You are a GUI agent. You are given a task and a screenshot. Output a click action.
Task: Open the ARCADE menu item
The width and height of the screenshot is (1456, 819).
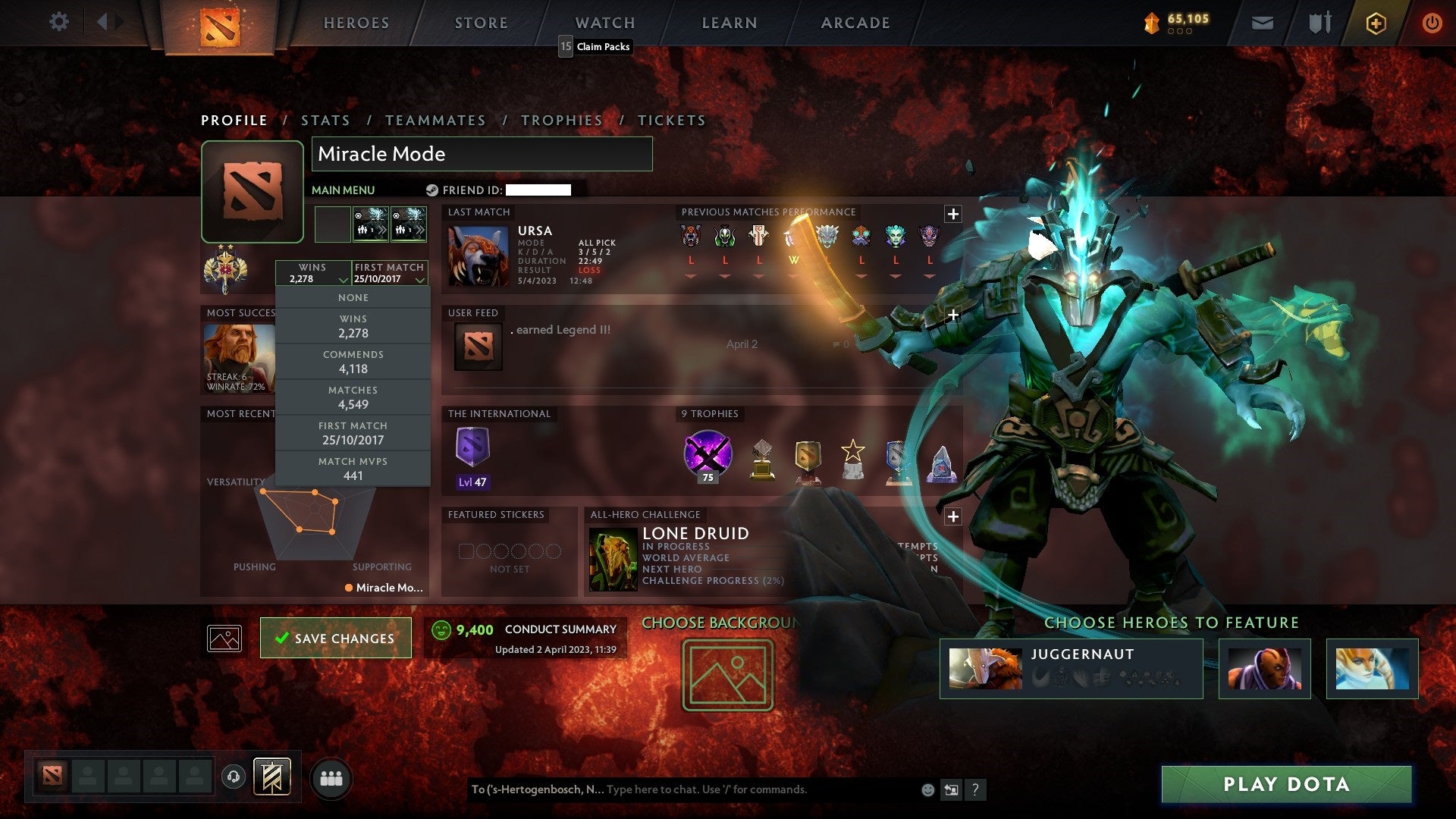pos(854,22)
